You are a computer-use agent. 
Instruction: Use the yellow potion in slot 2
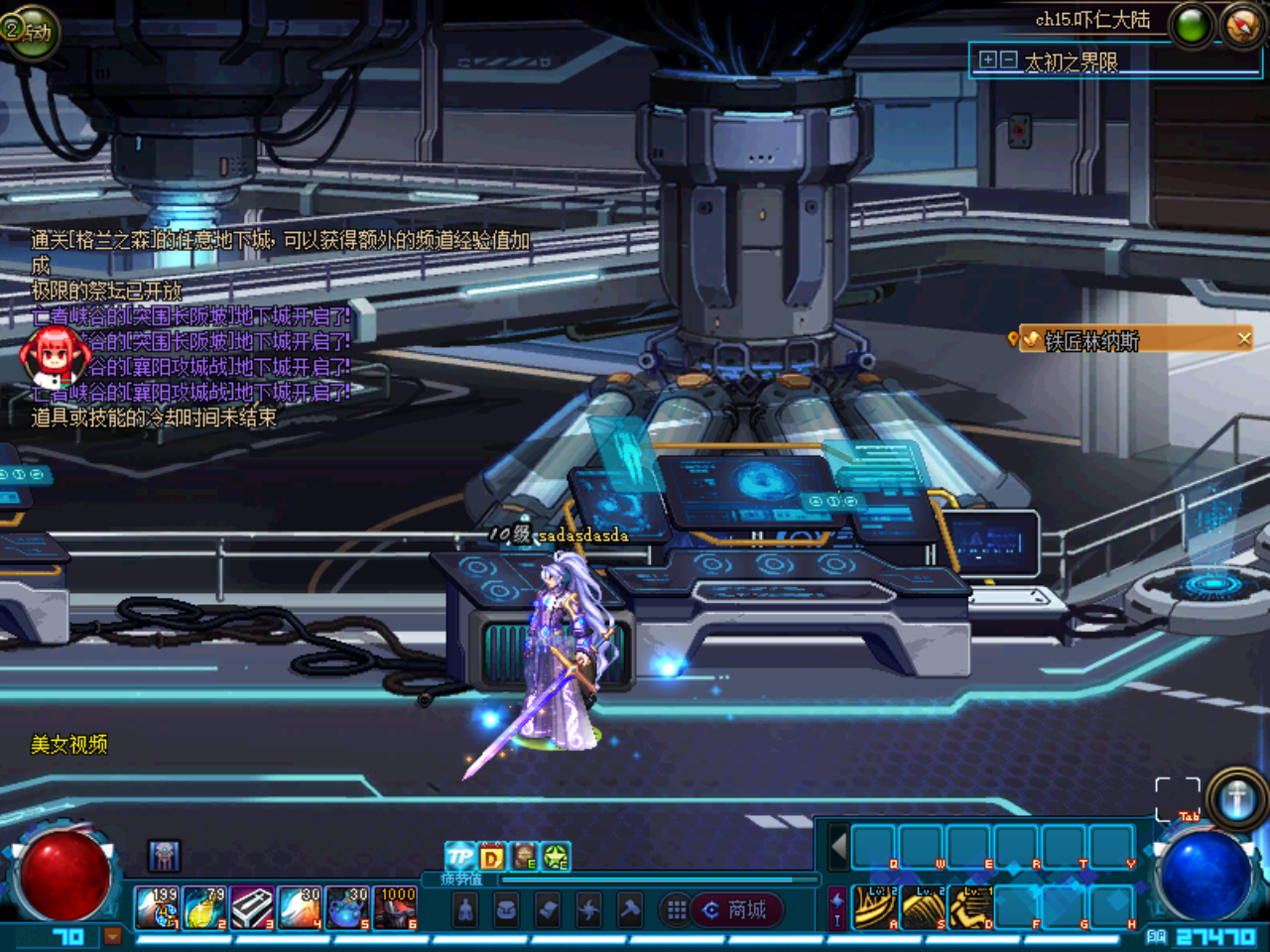[x=204, y=907]
